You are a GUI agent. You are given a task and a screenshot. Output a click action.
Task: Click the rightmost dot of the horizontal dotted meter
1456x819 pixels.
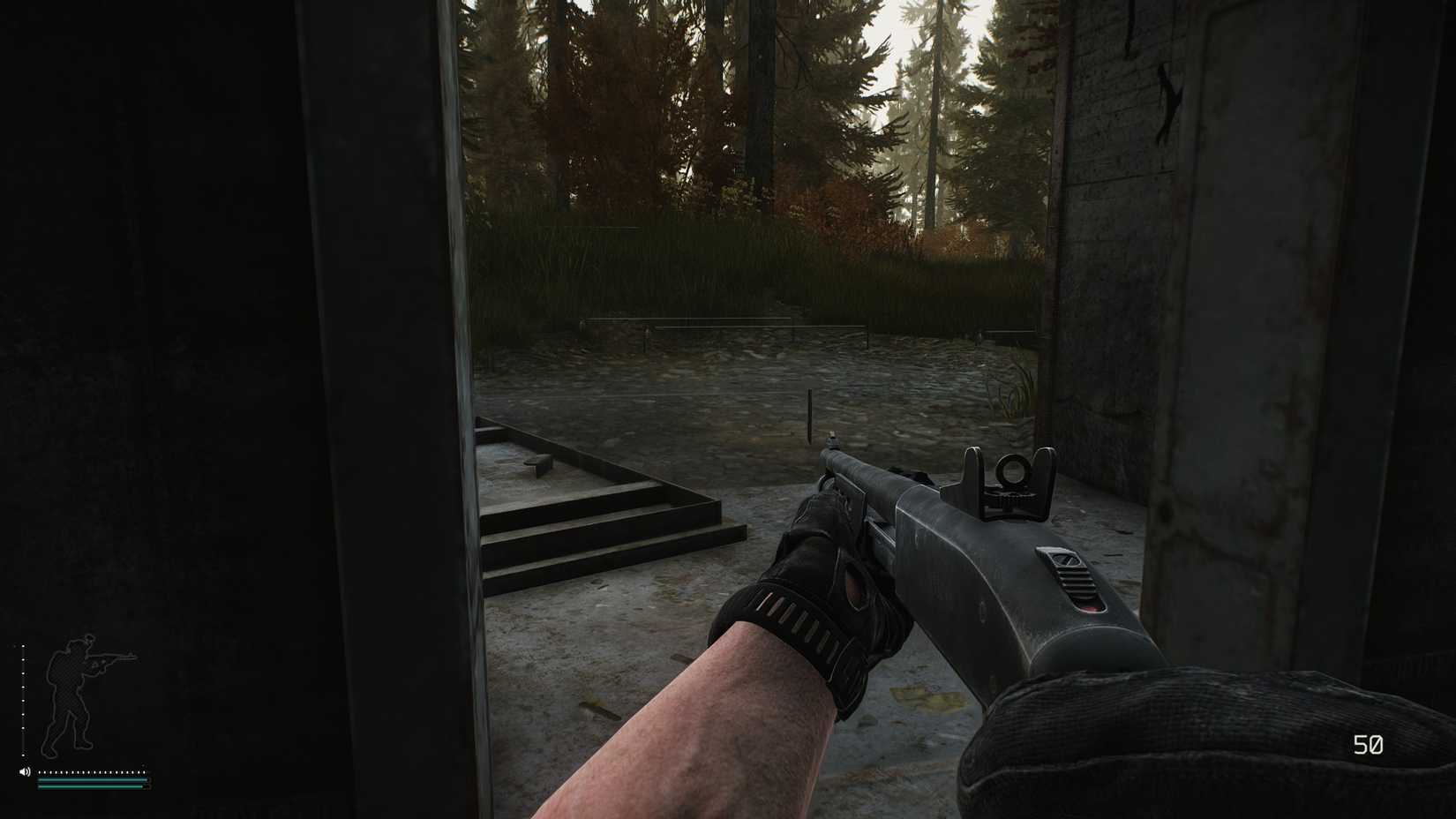click(145, 772)
